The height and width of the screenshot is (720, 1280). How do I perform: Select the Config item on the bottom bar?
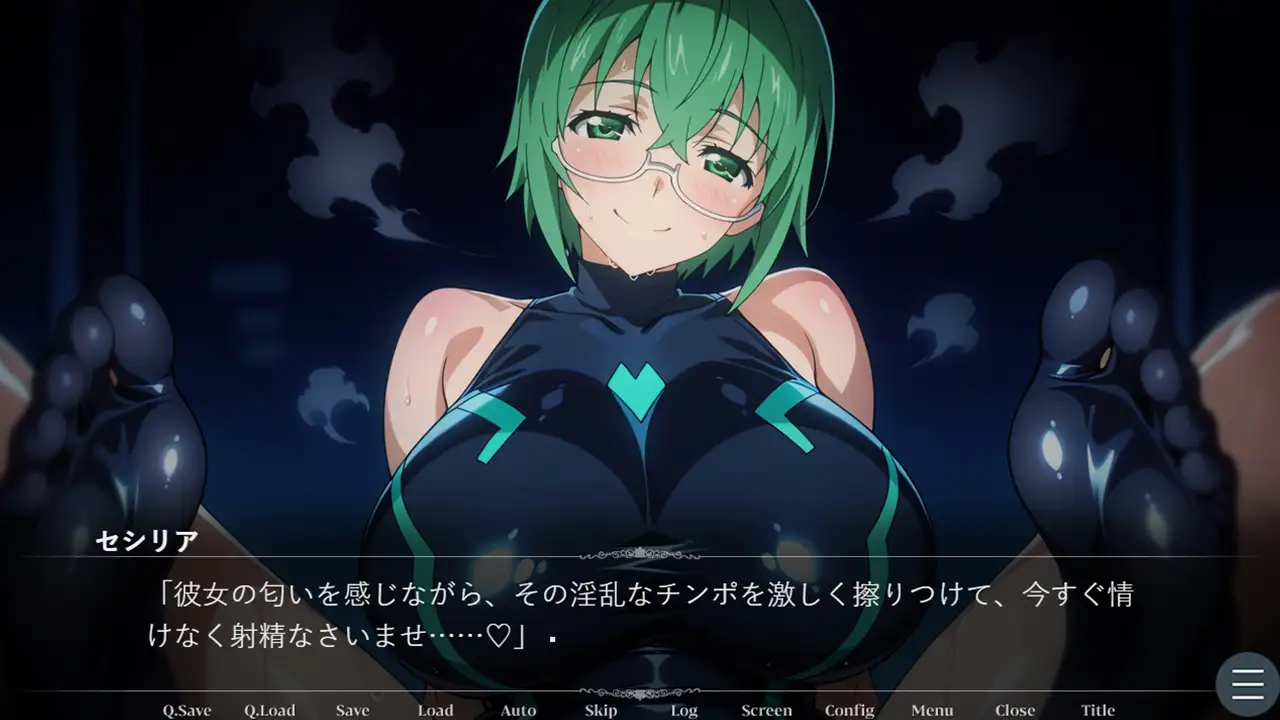849,710
